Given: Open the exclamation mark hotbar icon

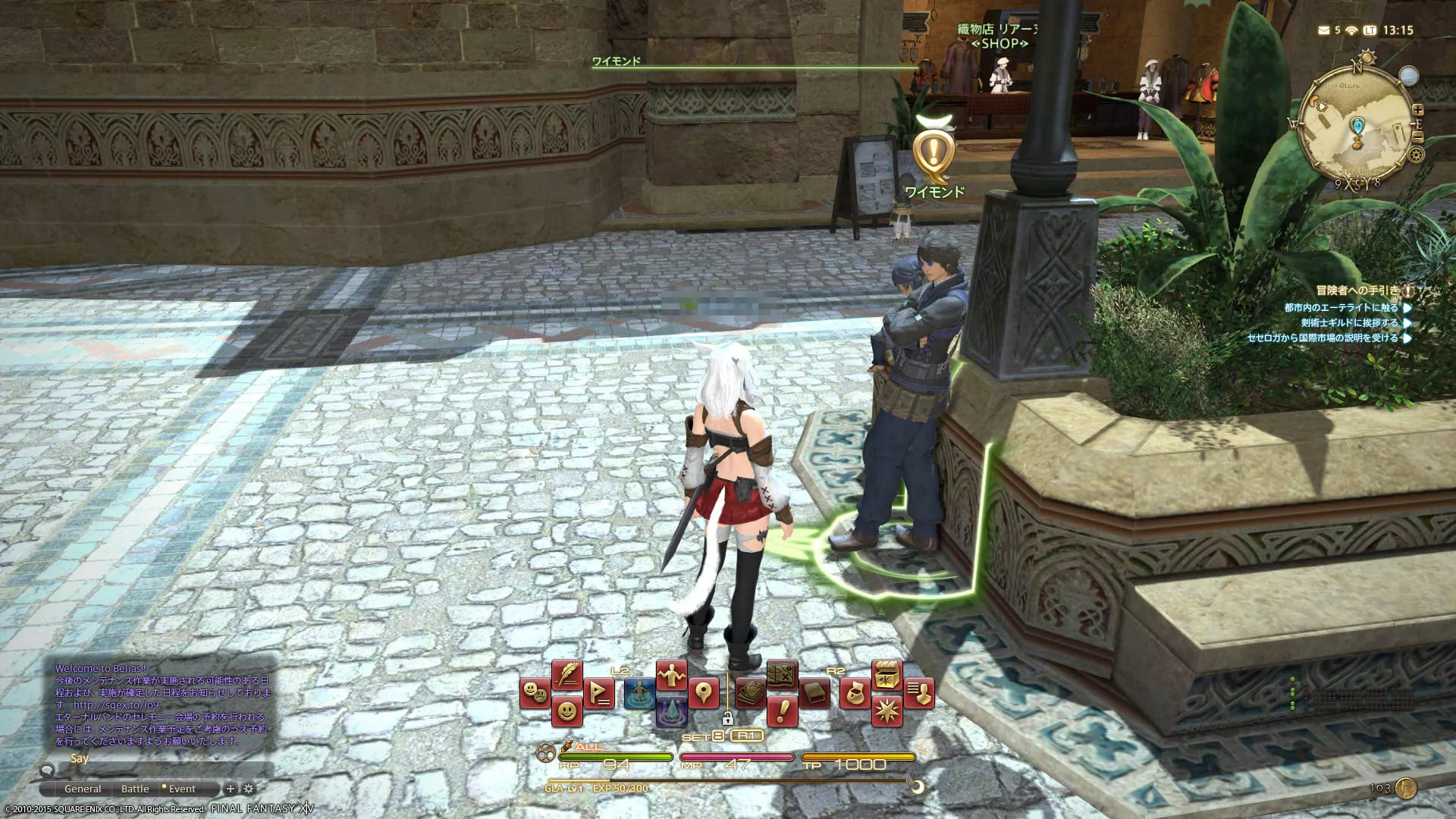Looking at the screenshot, I should pyautogui.click(x=781, y=711).
